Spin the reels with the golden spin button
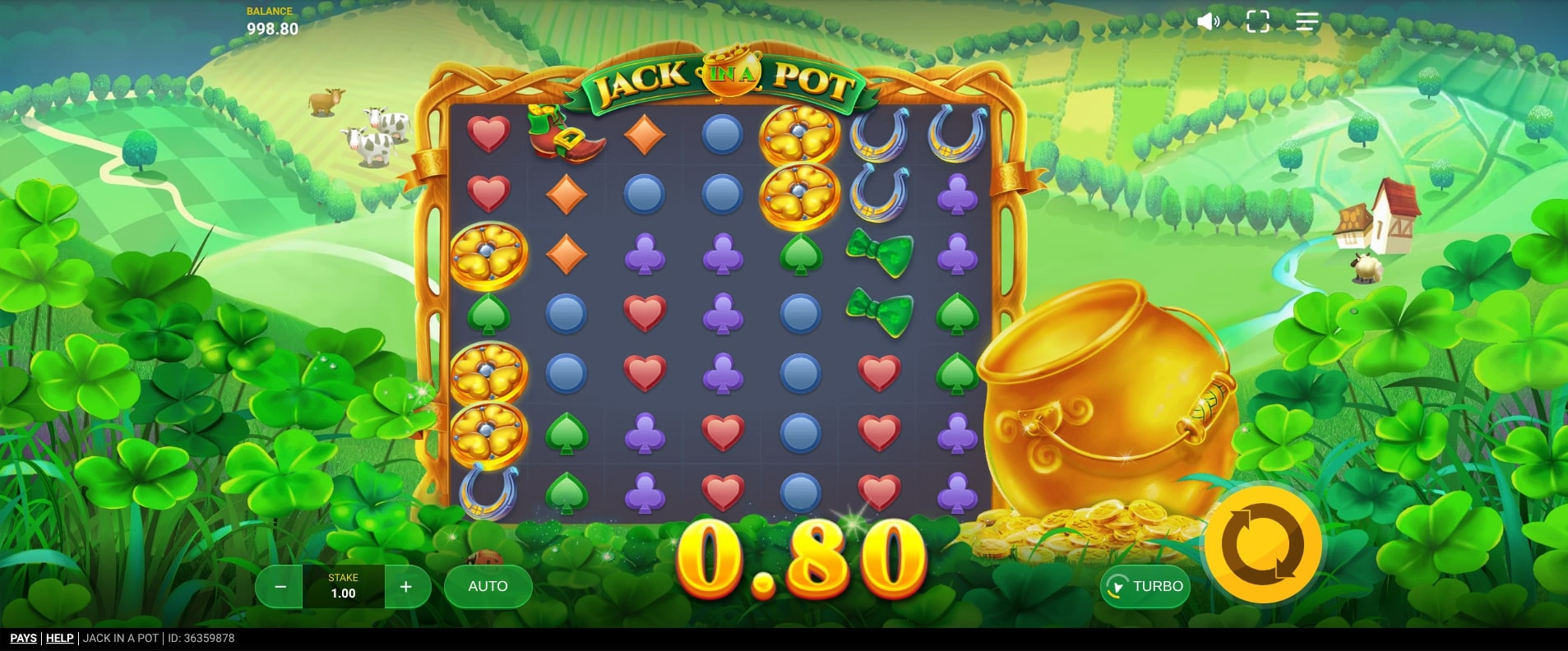This screenshot has width=1568, height=651. (1262, 544)
